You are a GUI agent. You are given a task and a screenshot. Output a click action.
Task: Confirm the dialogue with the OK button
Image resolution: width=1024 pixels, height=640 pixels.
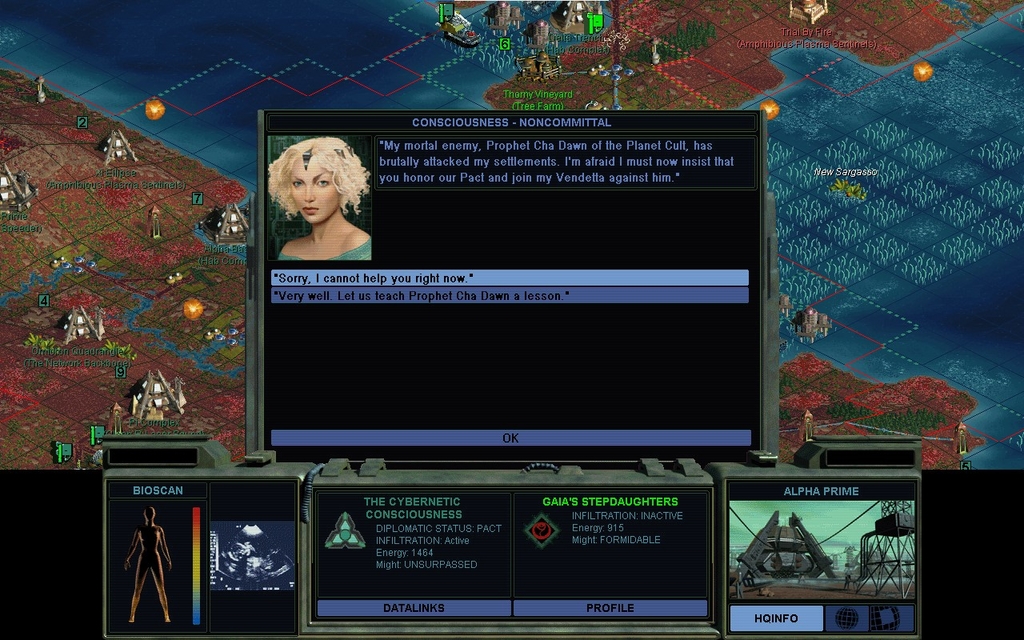point(510,438)
